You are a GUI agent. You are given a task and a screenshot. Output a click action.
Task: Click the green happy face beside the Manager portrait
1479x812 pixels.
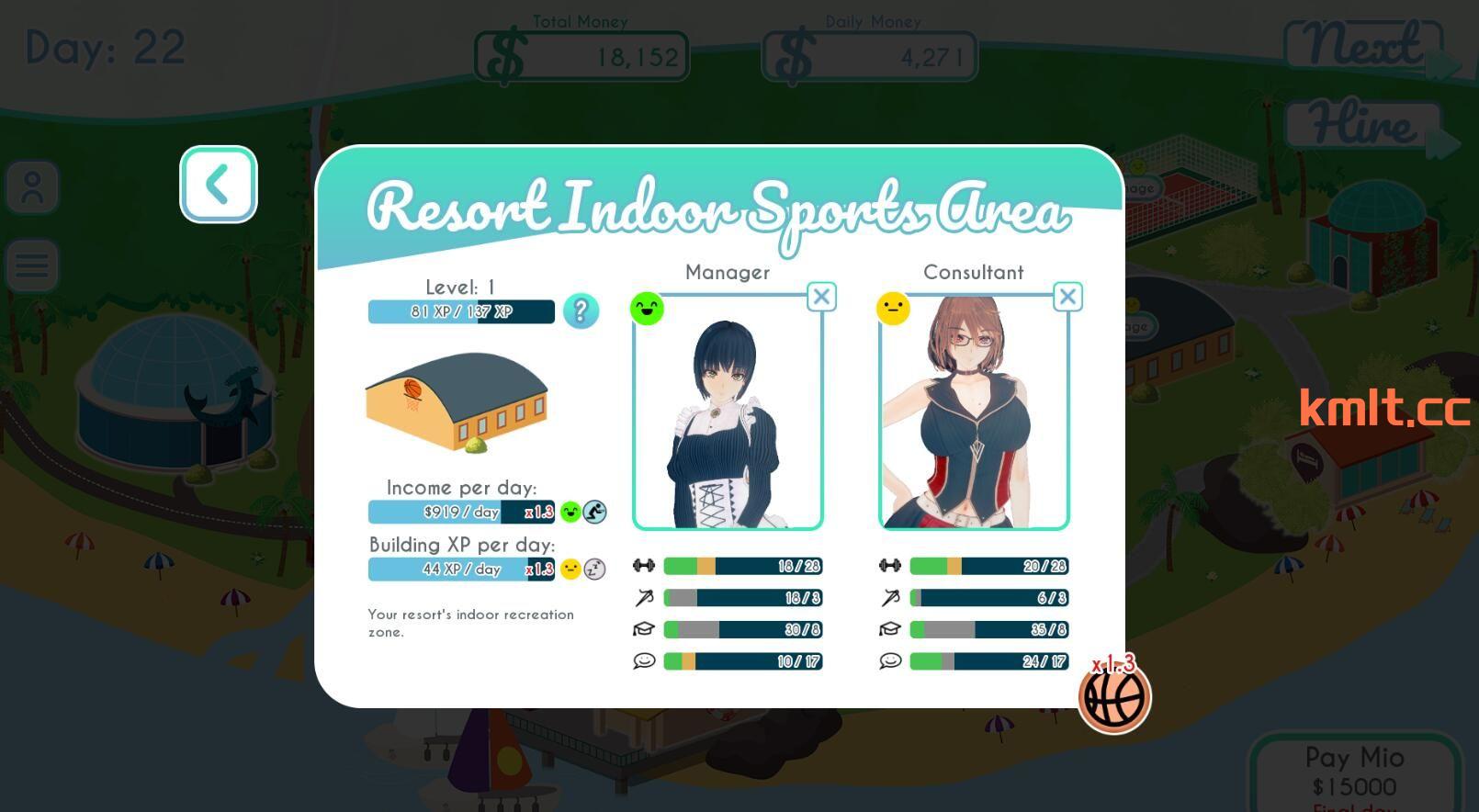coord(648,309)
